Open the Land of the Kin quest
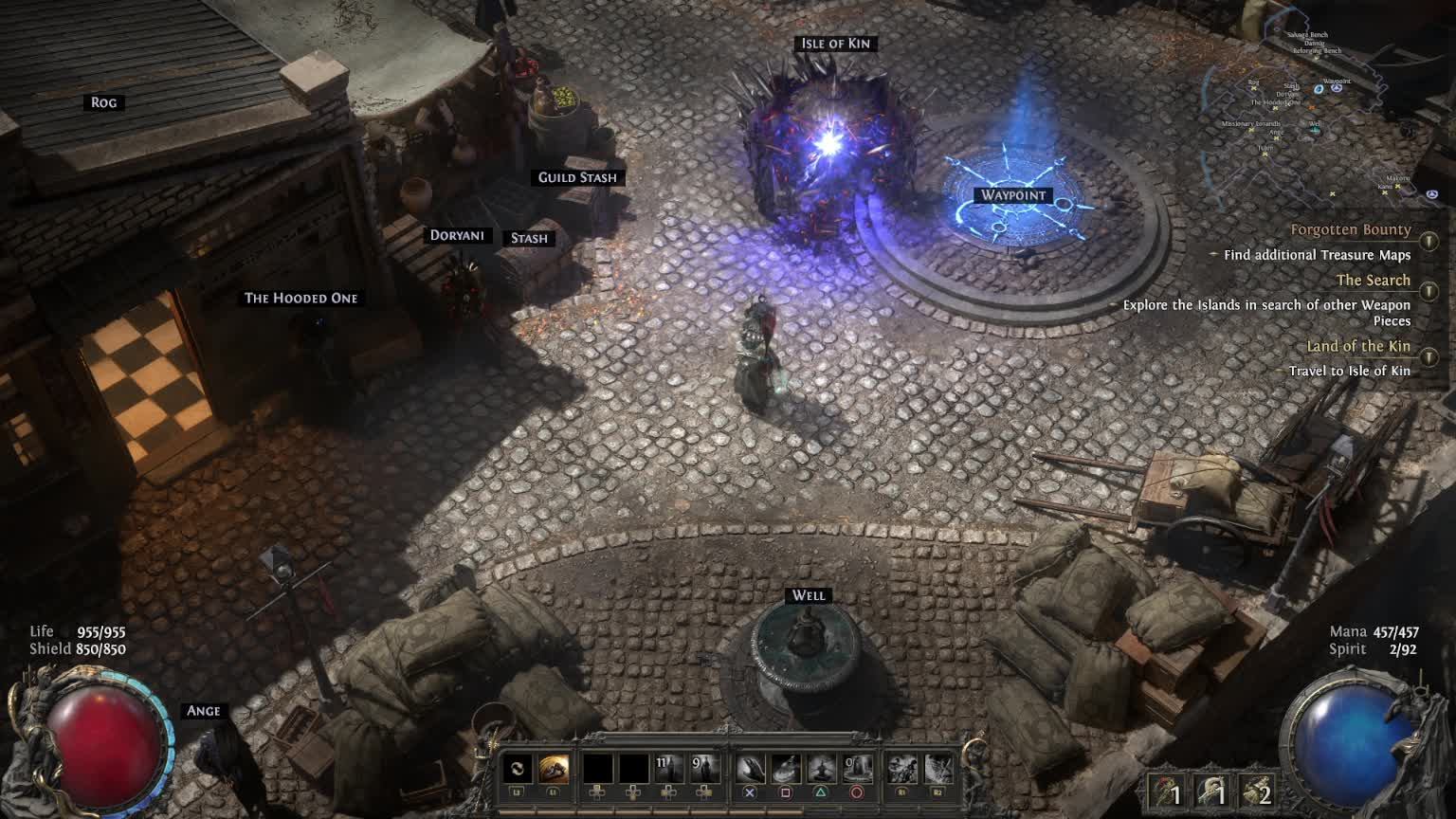 click(1357, 347)
